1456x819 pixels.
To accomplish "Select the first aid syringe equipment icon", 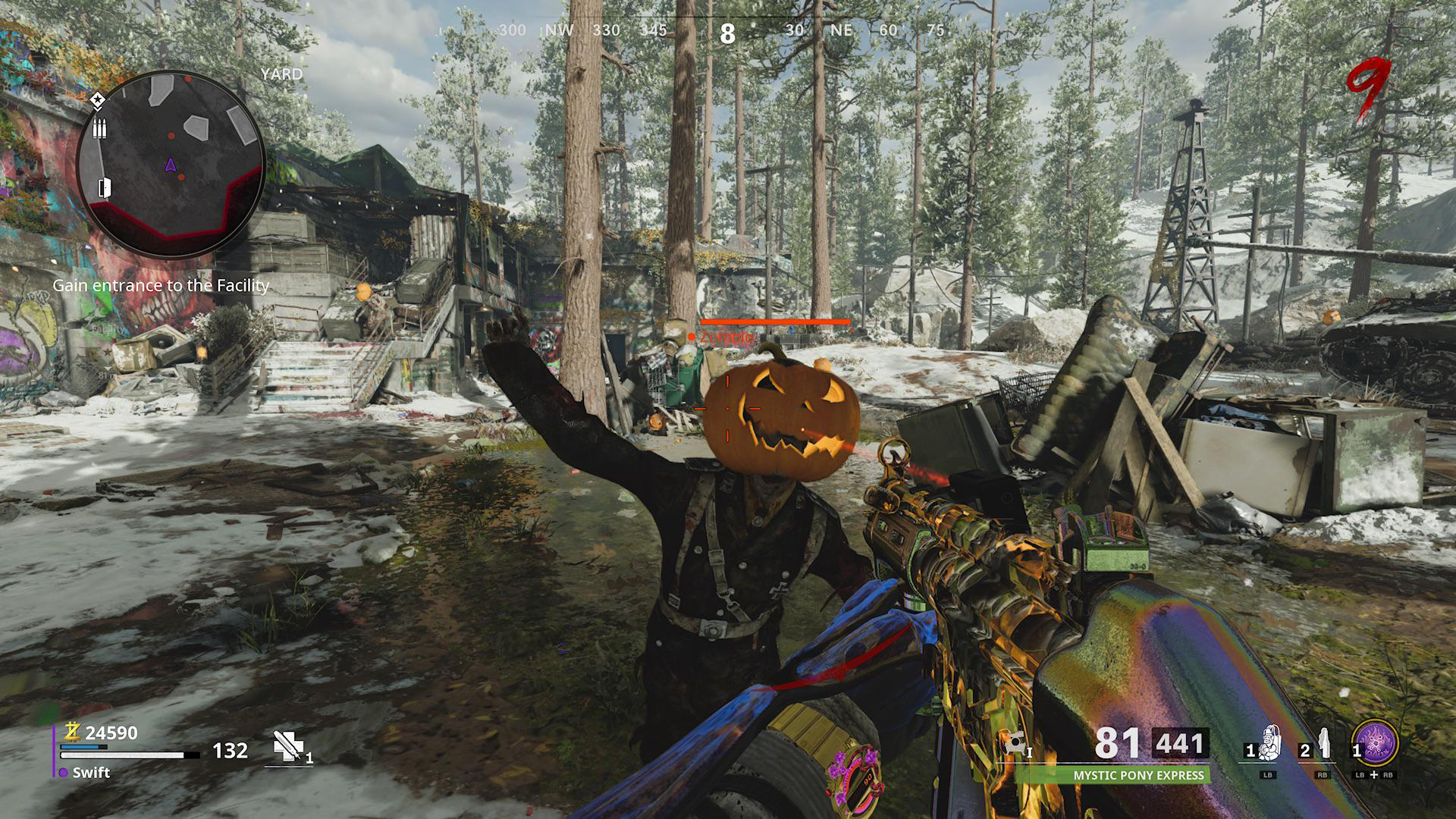I will click(288, 746).
